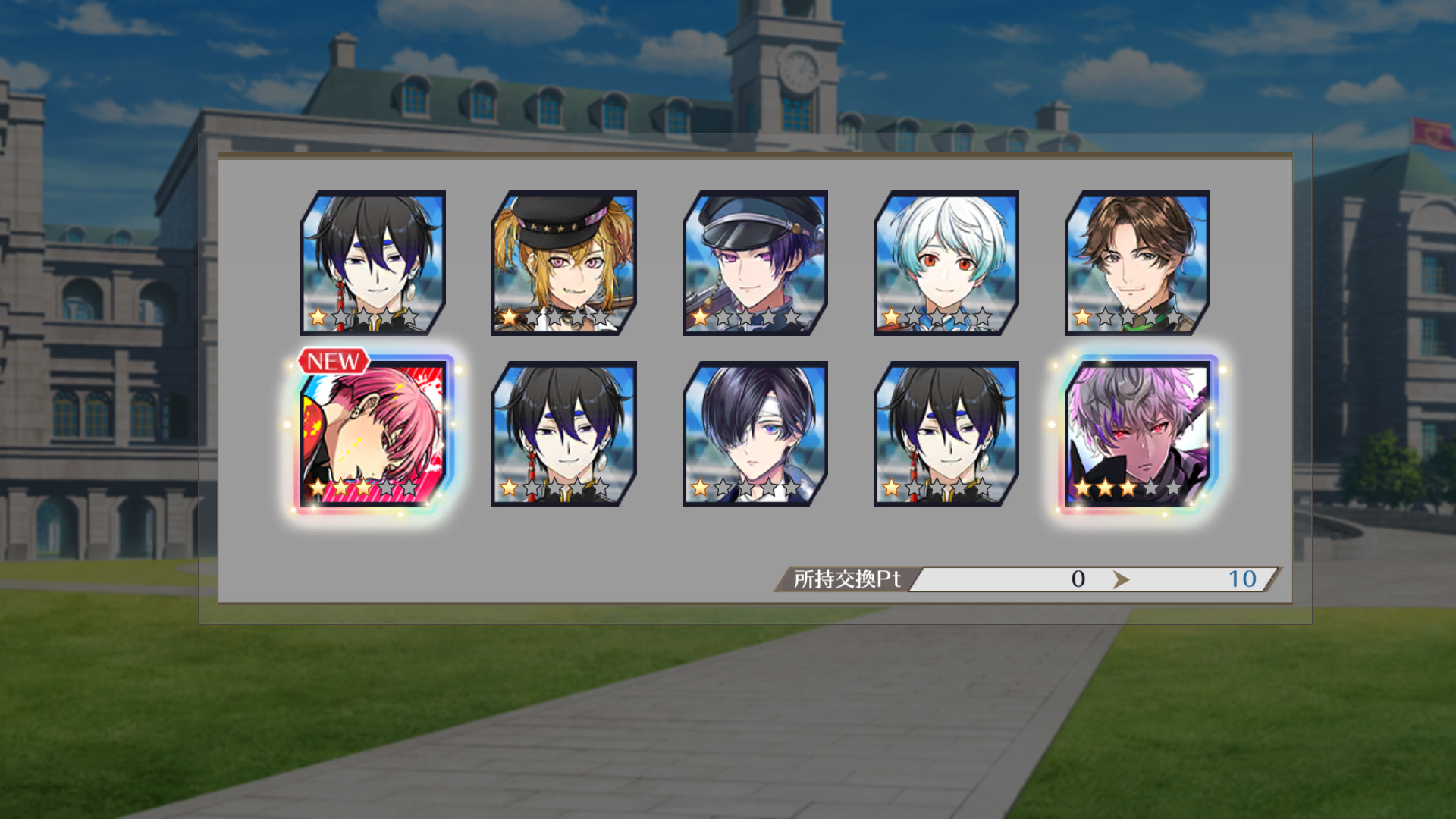Choose the blonde character wearing a black hat
The height and width of the screenshot is (819, 1456).
click(x=564, y=262)
